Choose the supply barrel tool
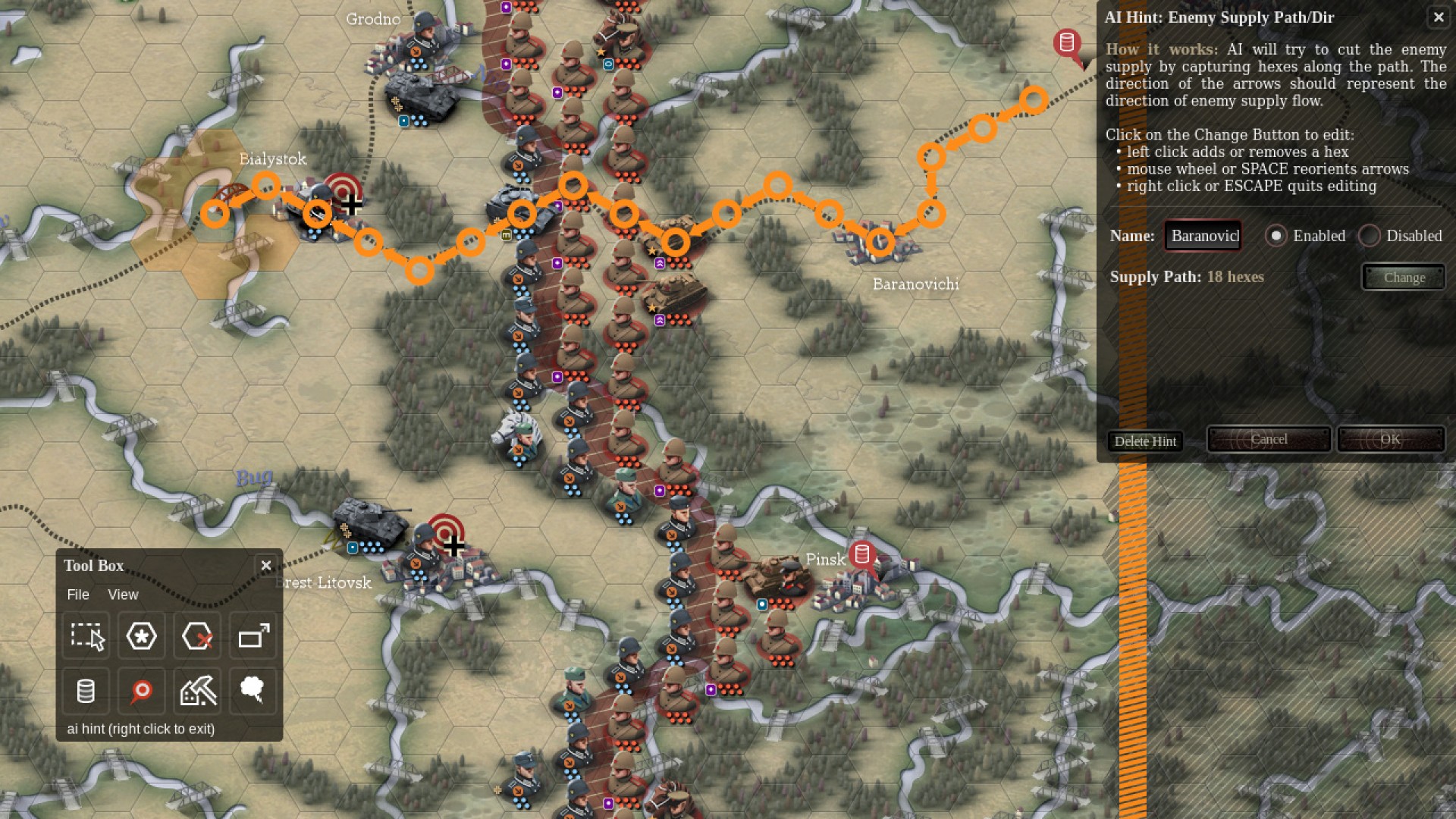The height and width of the screenshot is (819, 1456). (x=86, y=691)
